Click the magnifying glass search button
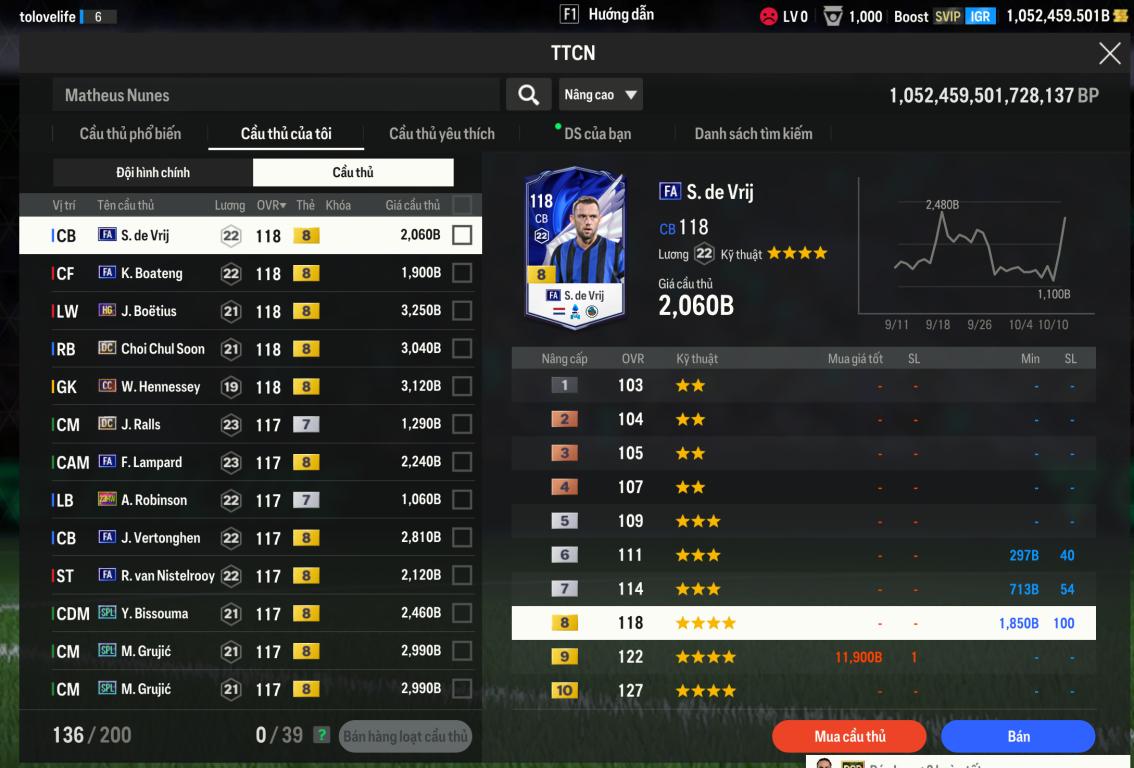 [x=528, y=95]
